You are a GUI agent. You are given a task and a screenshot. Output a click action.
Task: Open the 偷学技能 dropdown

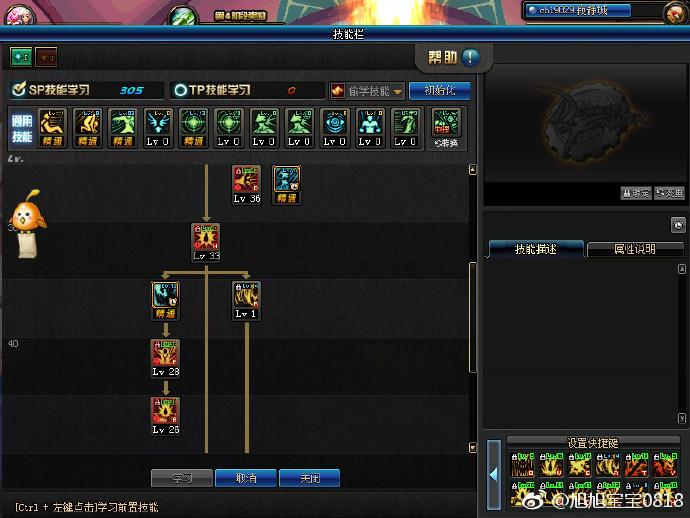pos(366,90)
